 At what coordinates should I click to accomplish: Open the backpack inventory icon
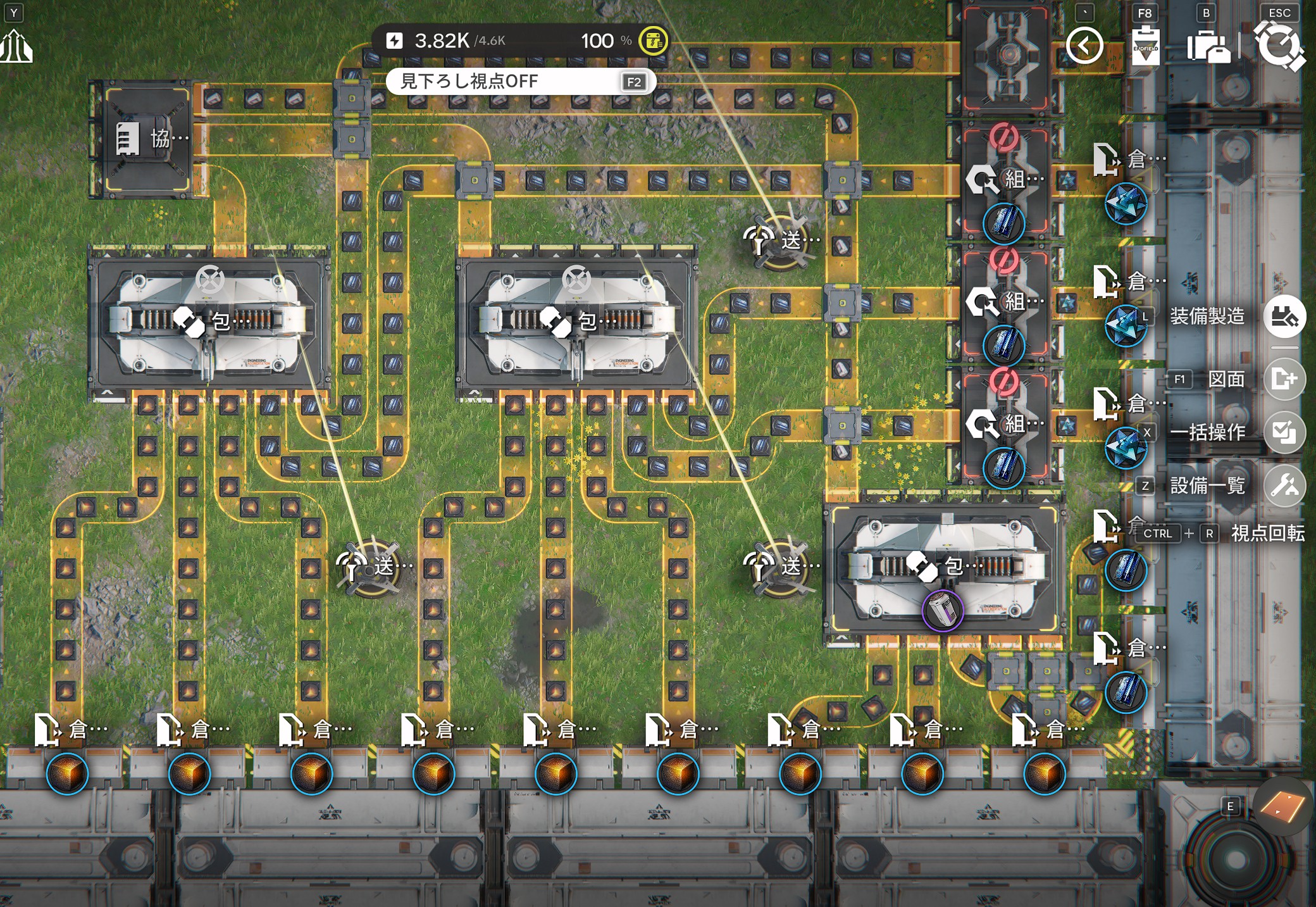[x=1207, y=47]
